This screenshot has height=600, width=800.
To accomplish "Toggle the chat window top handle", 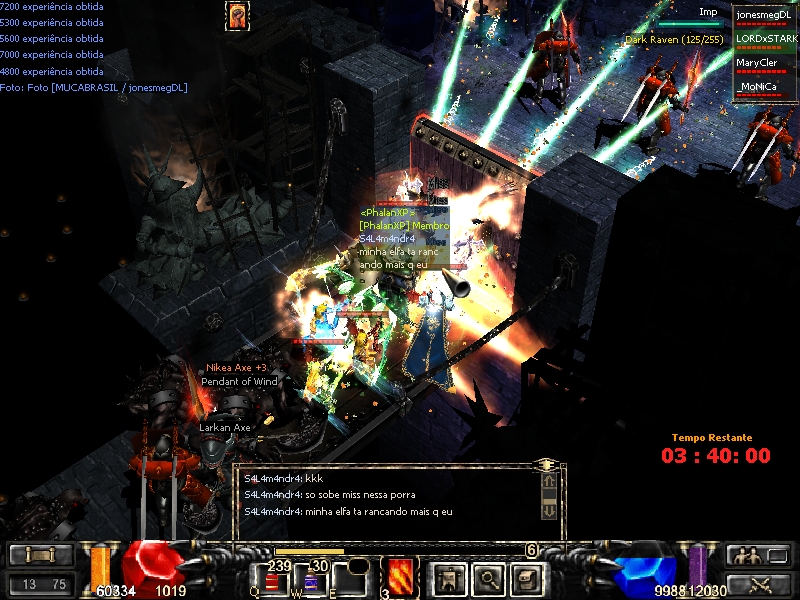I will (x=546, y=466).
